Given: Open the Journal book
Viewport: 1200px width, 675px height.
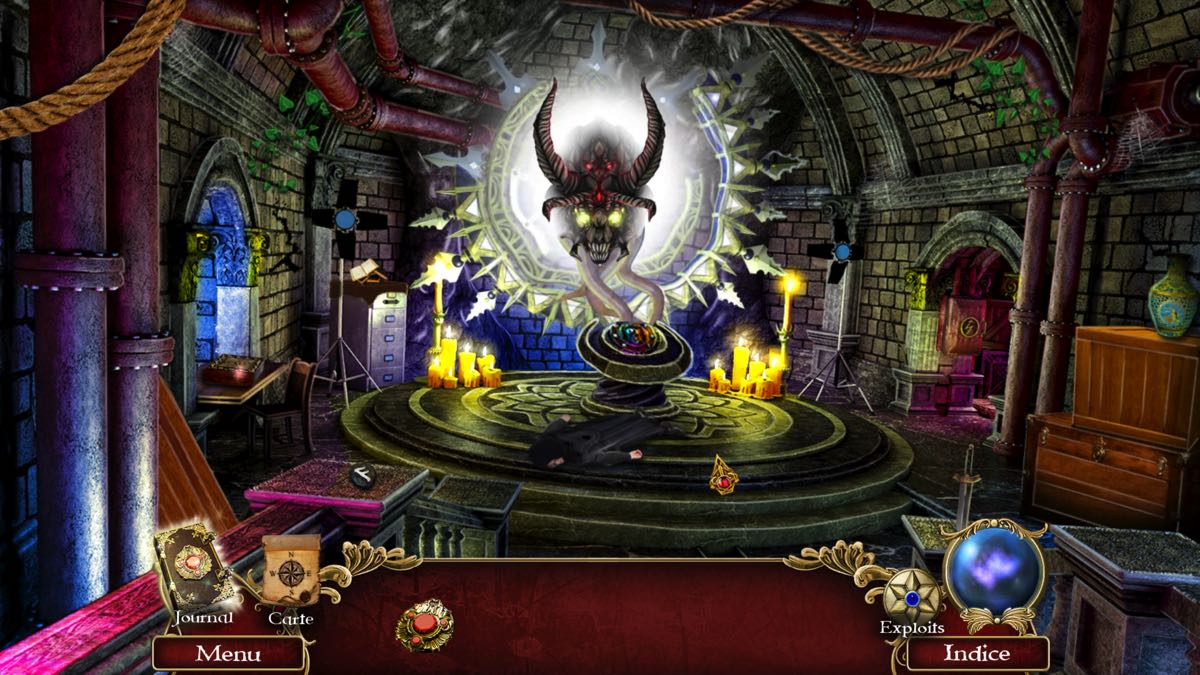Looking at the screenshot, I should coord(196,568).
